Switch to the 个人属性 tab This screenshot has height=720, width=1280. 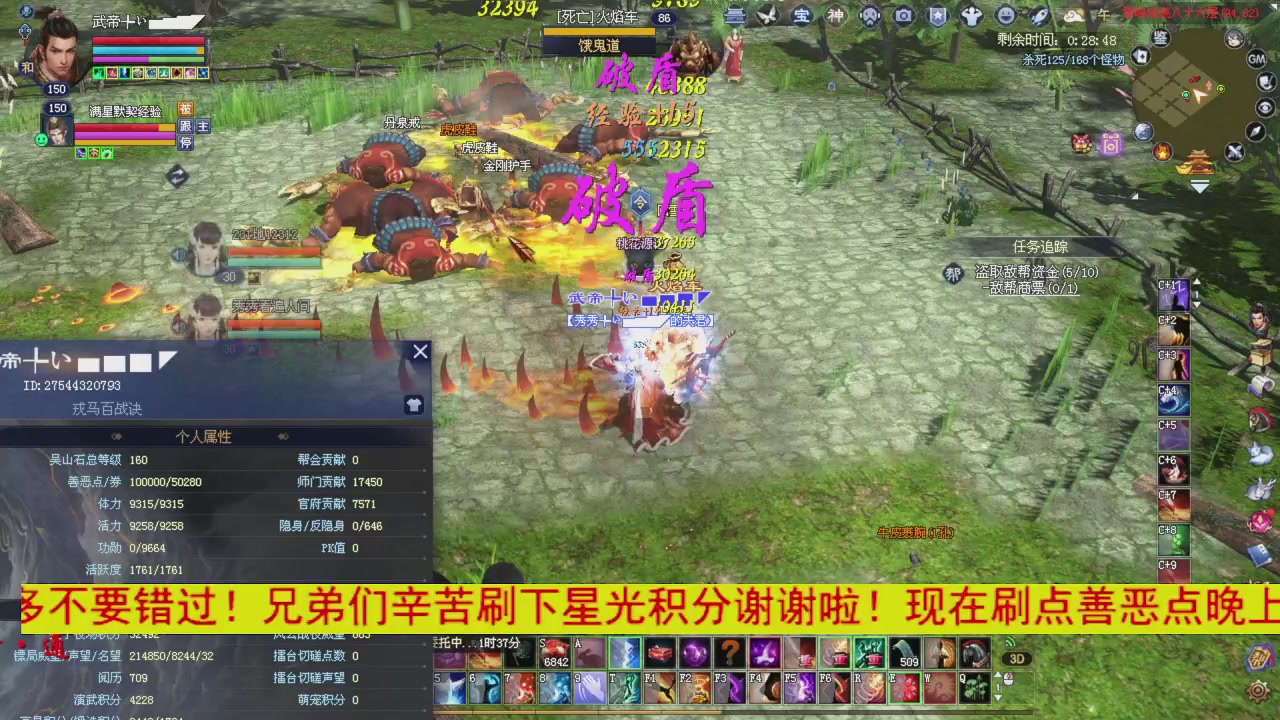(203, 437)
